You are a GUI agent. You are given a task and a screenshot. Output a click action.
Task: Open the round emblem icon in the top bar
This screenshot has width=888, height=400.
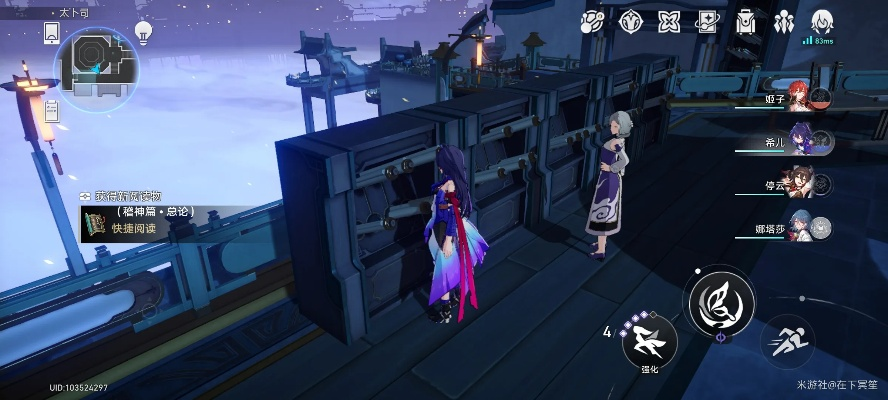pyautogui.click(x=630, y=21)
